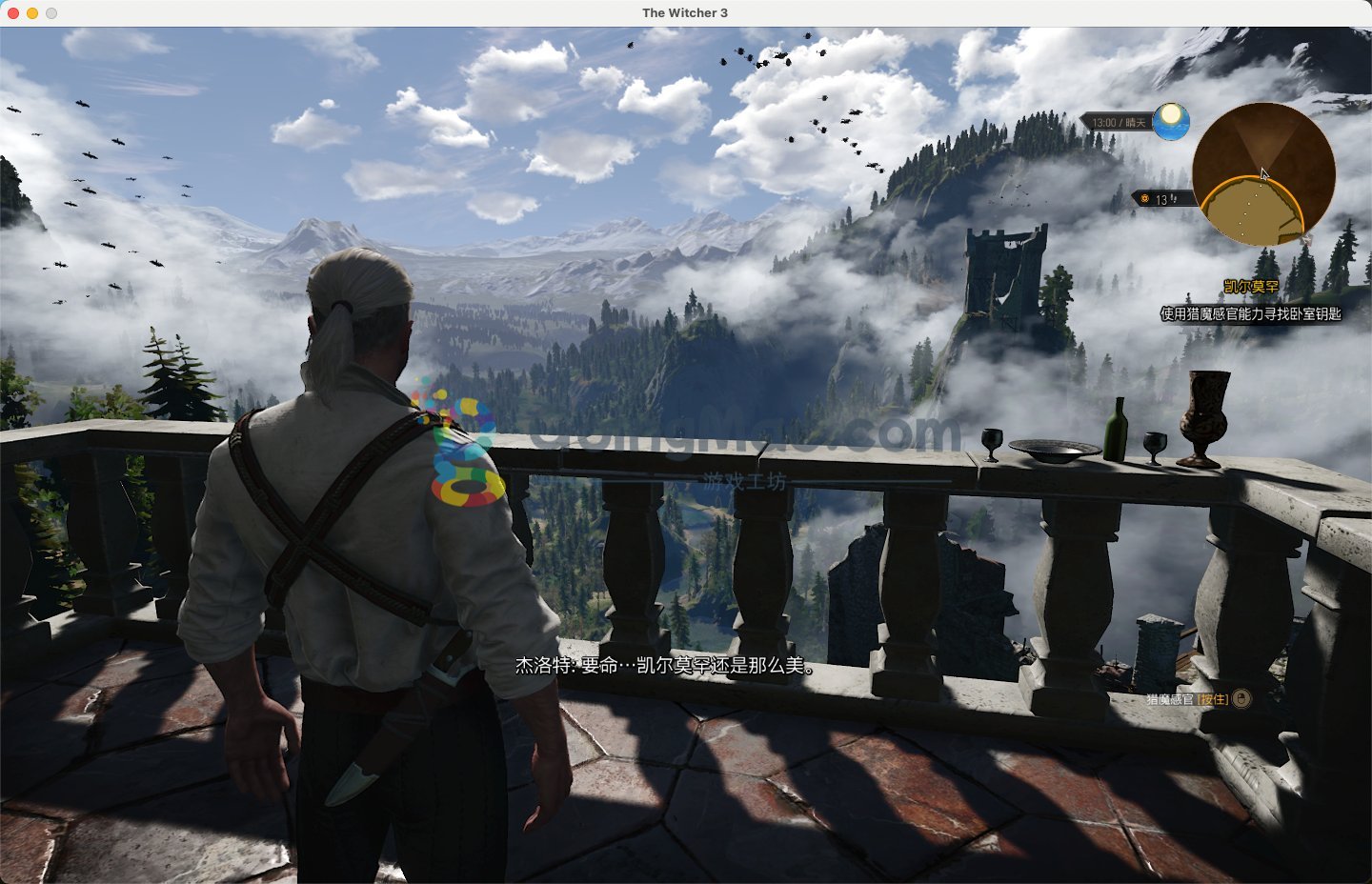The image size is (1372, 884).
Task: Click the player arrow at the minimap center
Action: tap(1263, 173)
